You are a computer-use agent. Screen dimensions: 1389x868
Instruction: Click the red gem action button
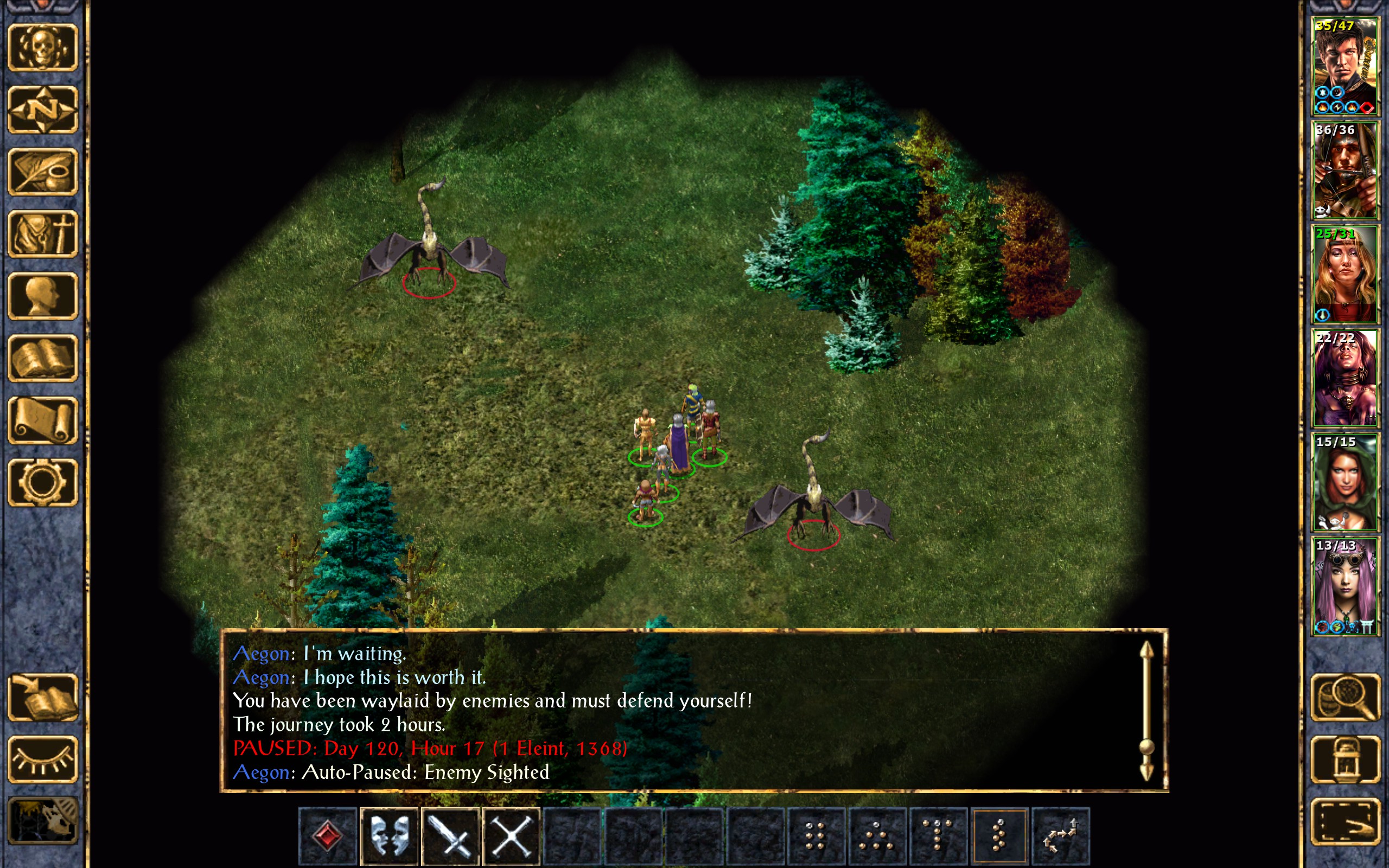[x=328, y=836]
